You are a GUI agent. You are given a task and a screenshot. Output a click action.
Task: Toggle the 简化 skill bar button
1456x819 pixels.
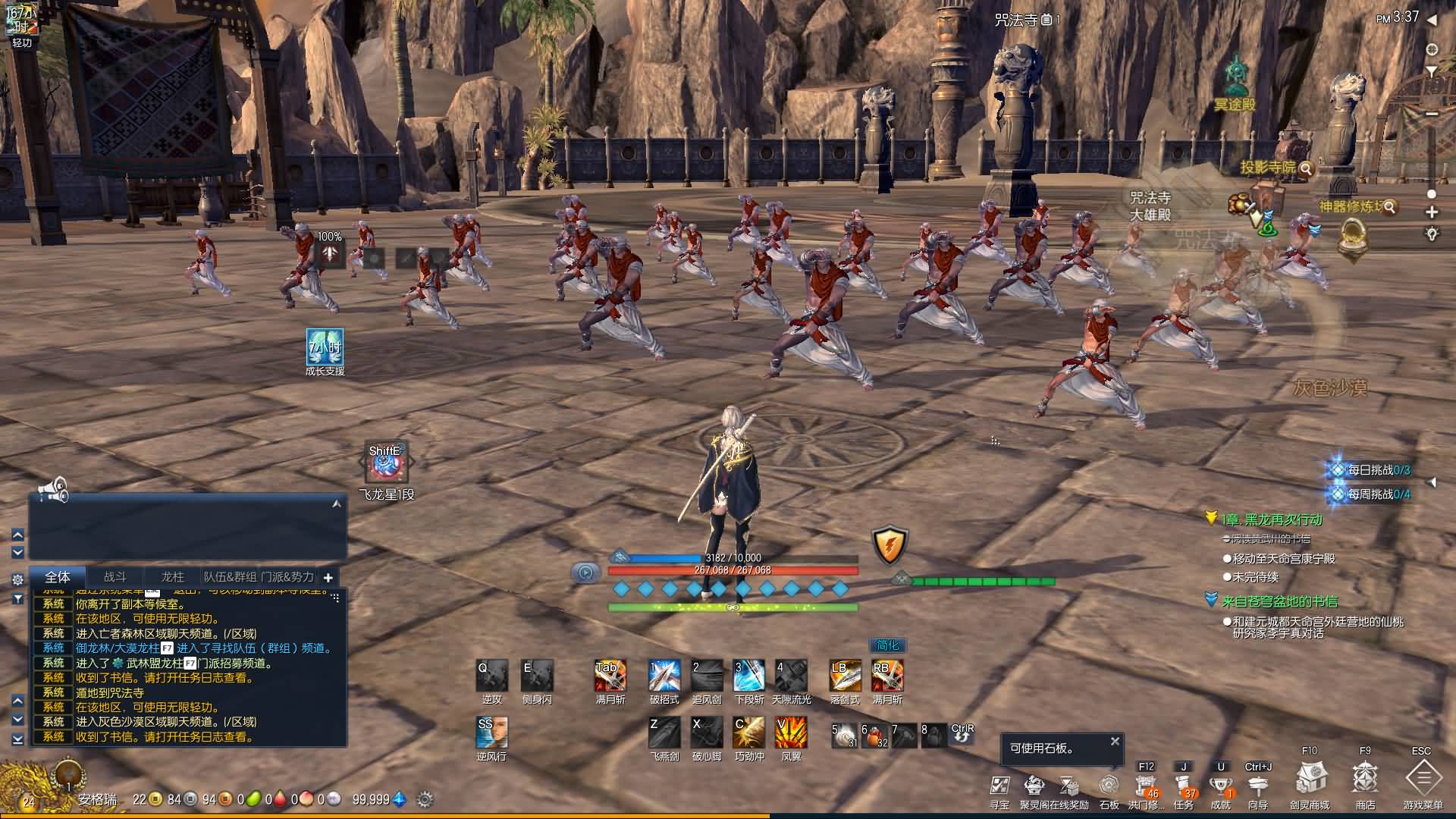887,645
